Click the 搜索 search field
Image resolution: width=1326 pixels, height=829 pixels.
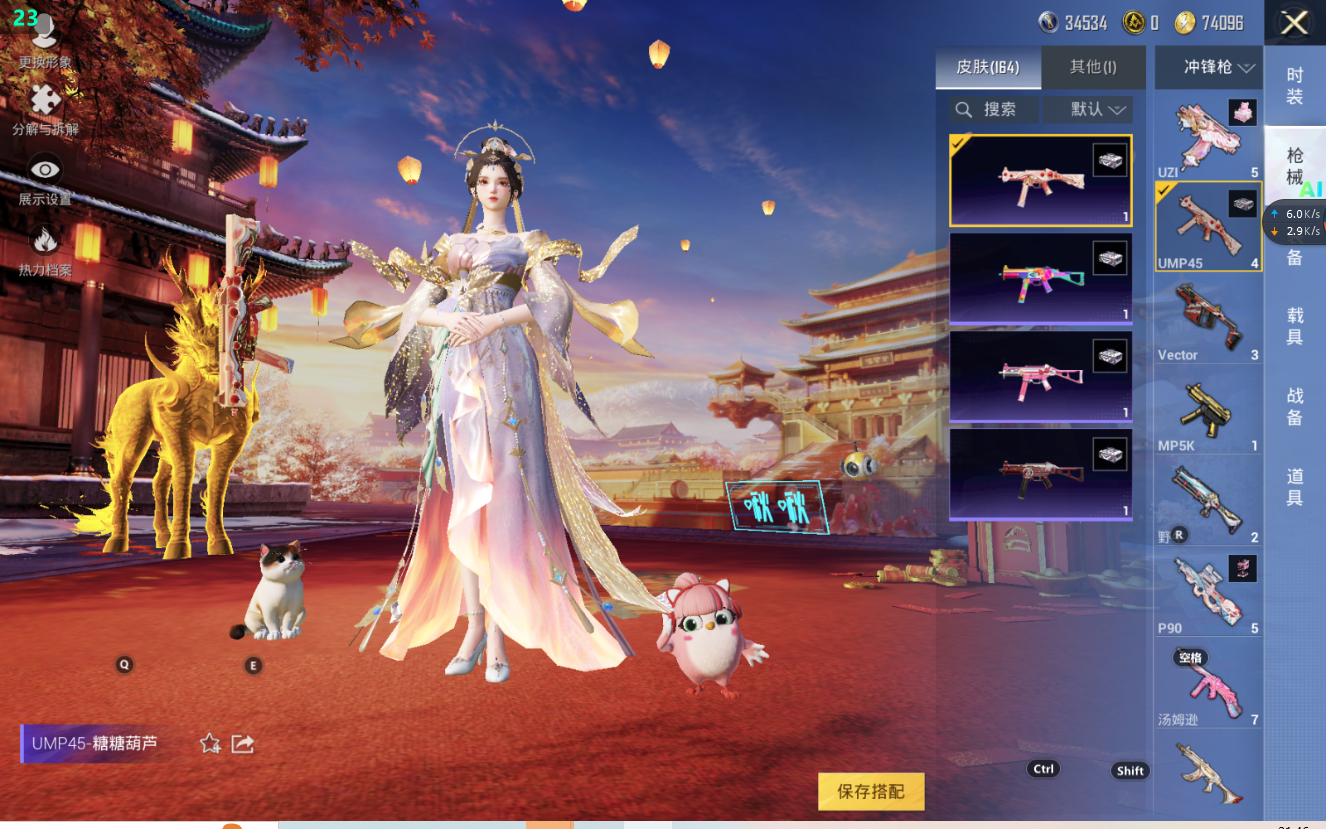click(x=992, y=109)
